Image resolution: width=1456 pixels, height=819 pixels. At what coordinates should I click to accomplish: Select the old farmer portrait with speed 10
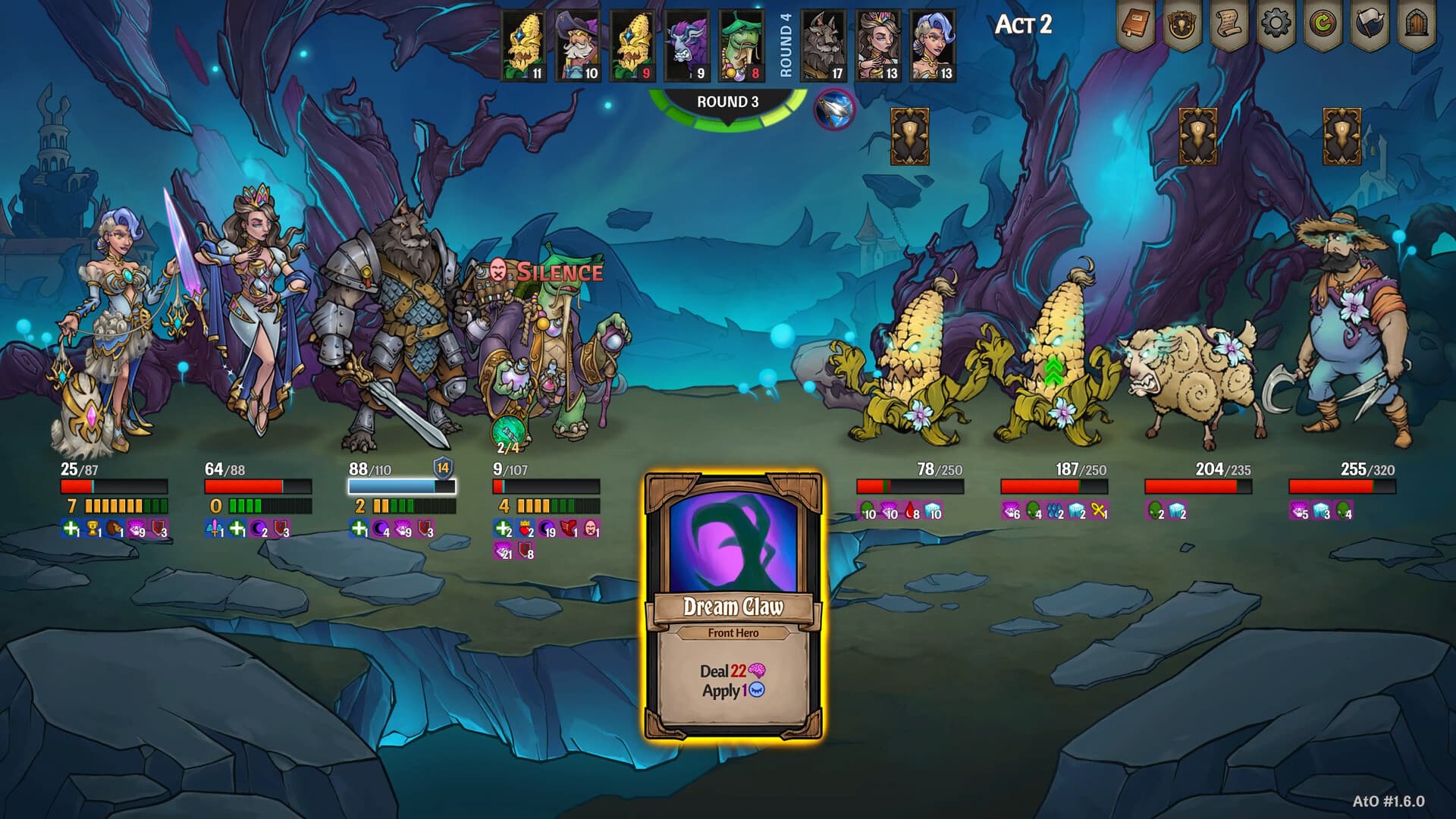coord(579,46)
